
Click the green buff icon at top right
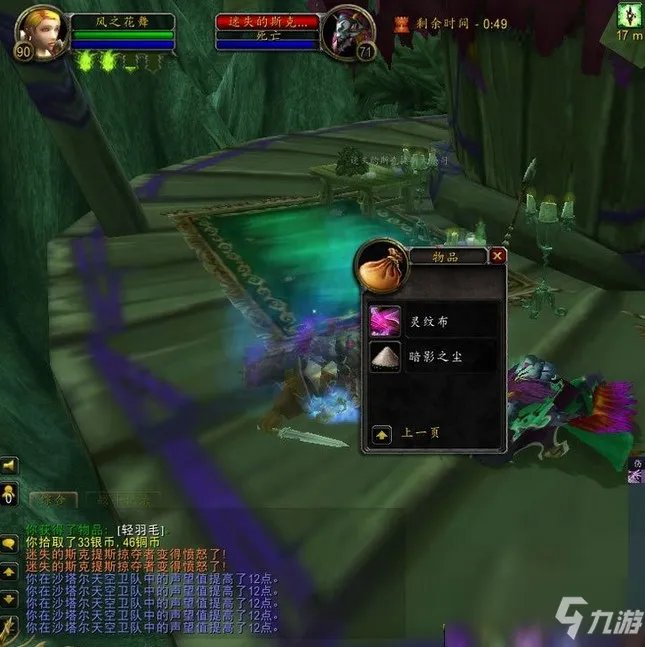630,15
